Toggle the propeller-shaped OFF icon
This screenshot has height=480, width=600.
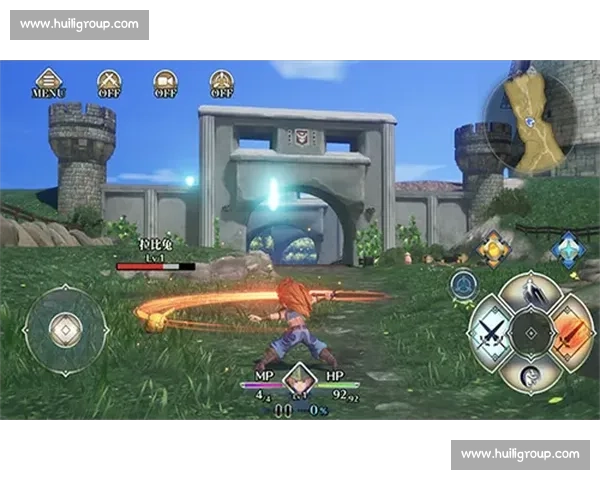tap(221, 83)
